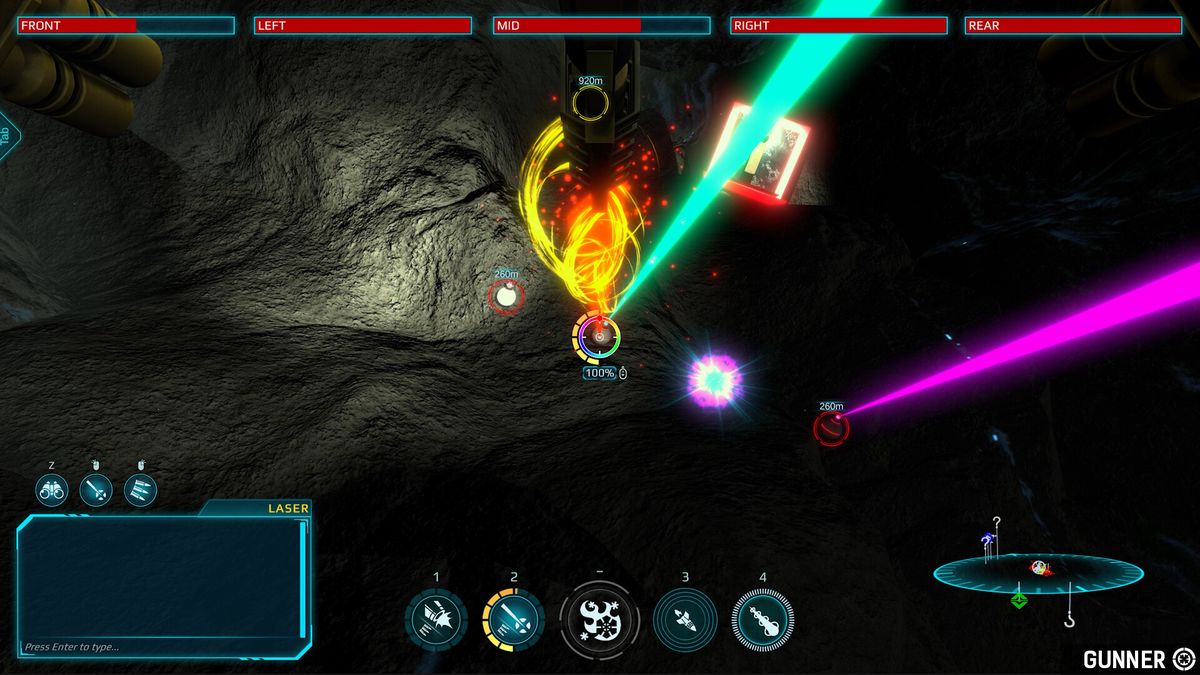This screenshot has width=1200, height=675.
Task: Click the laser beam fire icon
Action: pyautogui.click(x=96, y=490)
